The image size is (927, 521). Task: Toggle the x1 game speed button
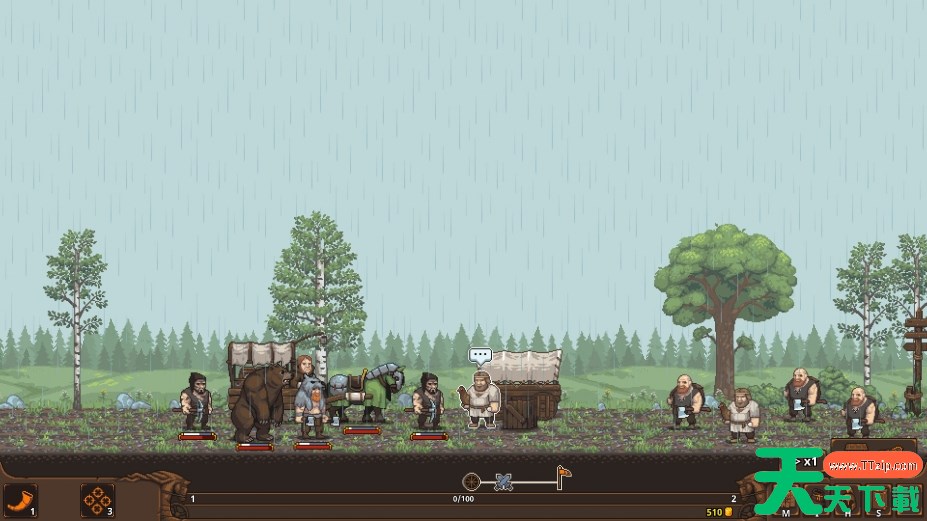click(807, 462)
